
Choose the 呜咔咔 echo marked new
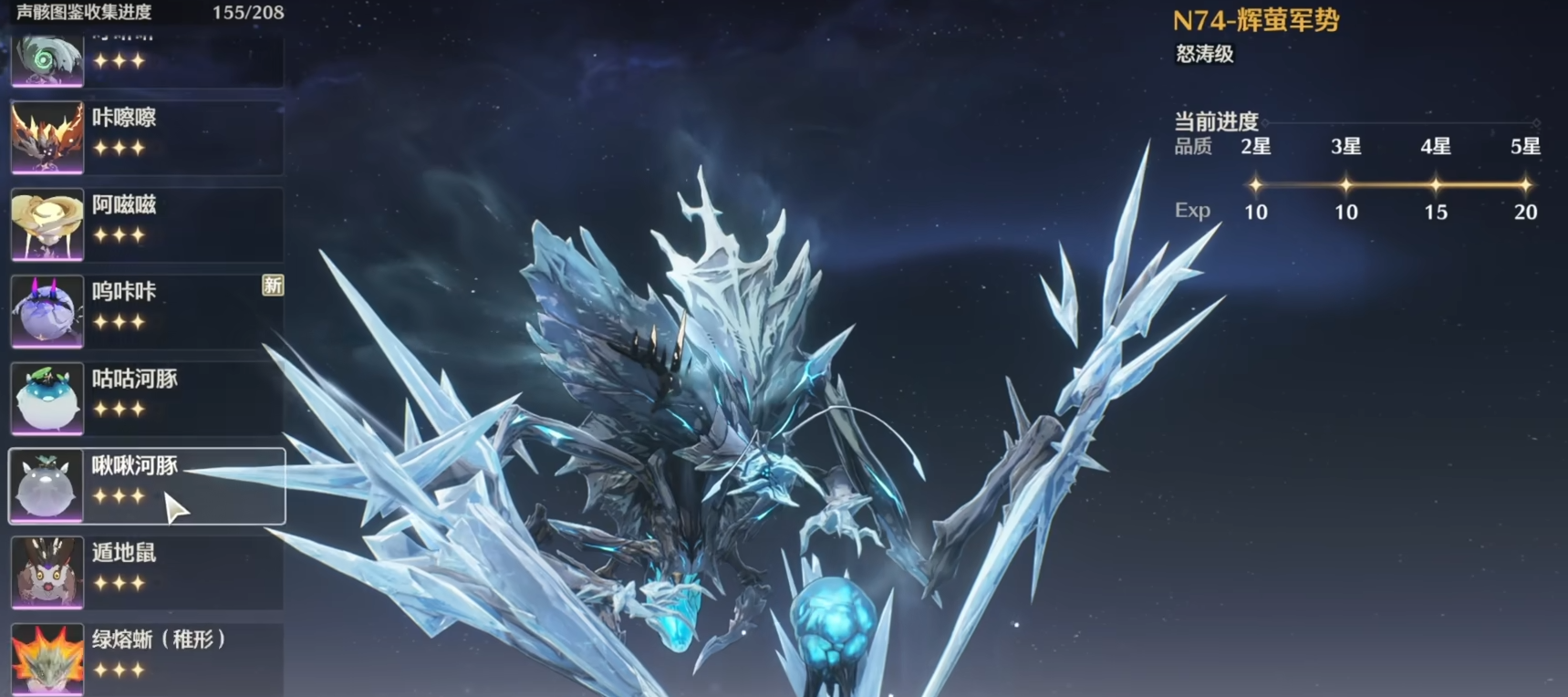click(146, 311)
